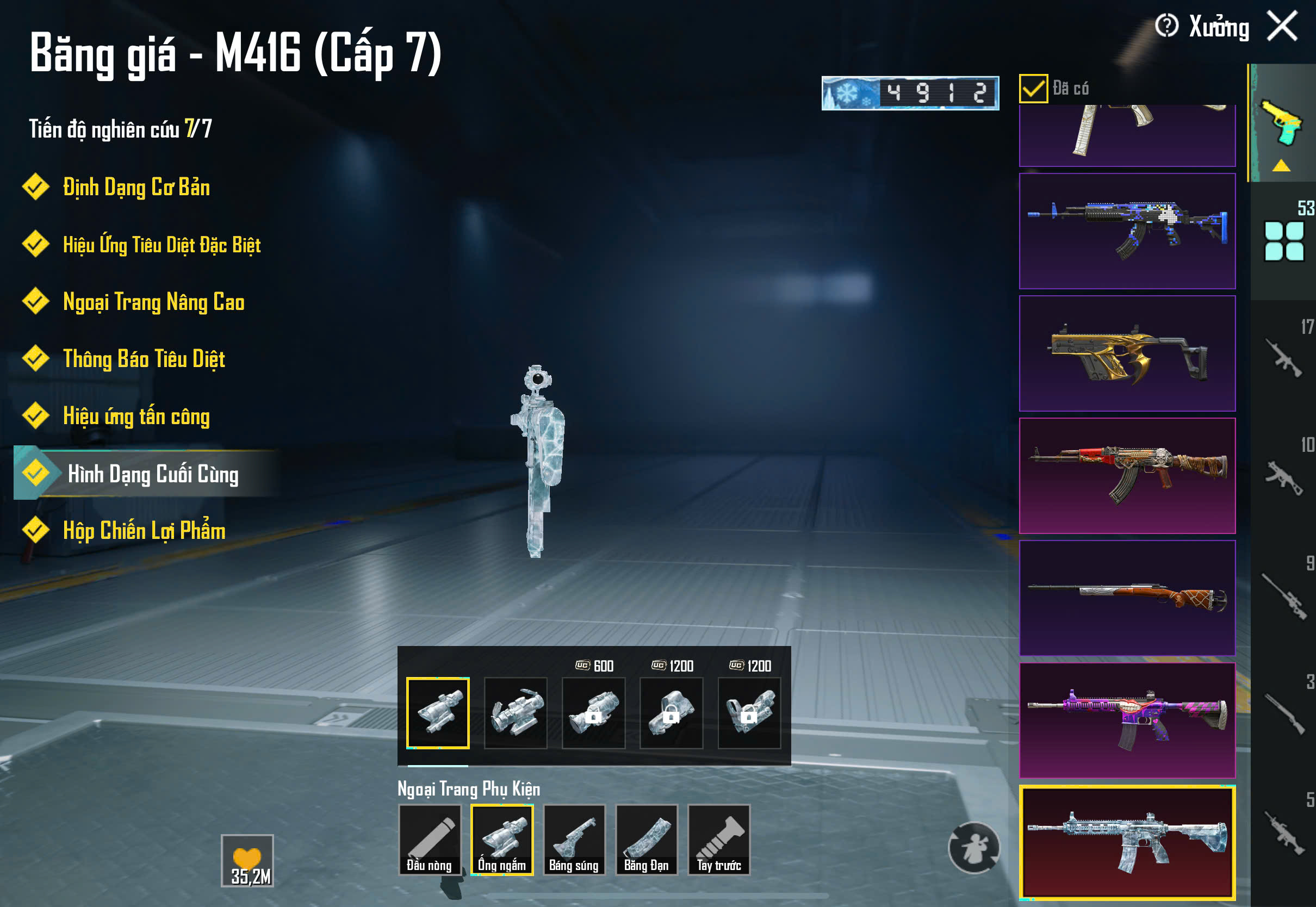View "Hộp Chiến Lợi Phẩm" stage
The image size is (1316, 907).
[144, 531]
